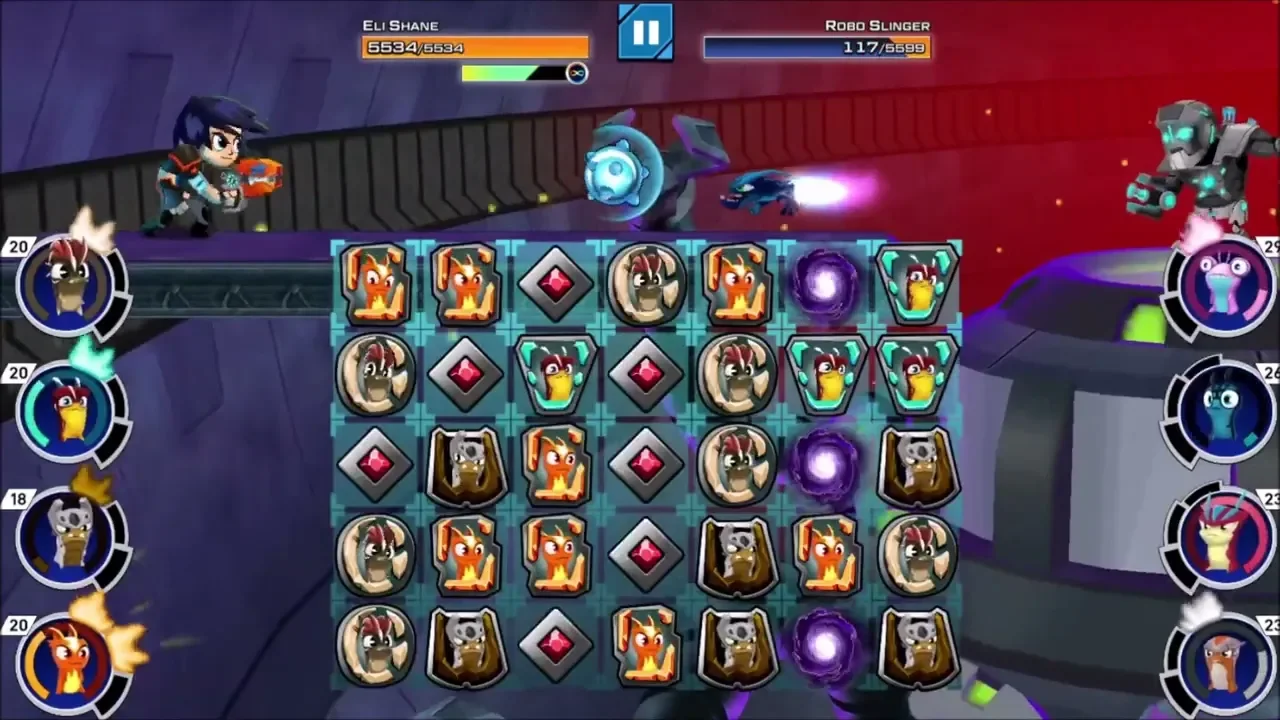
Task: Tap the enemy's orange white-haired slug portrait
Action: (x=1222, y=662)
